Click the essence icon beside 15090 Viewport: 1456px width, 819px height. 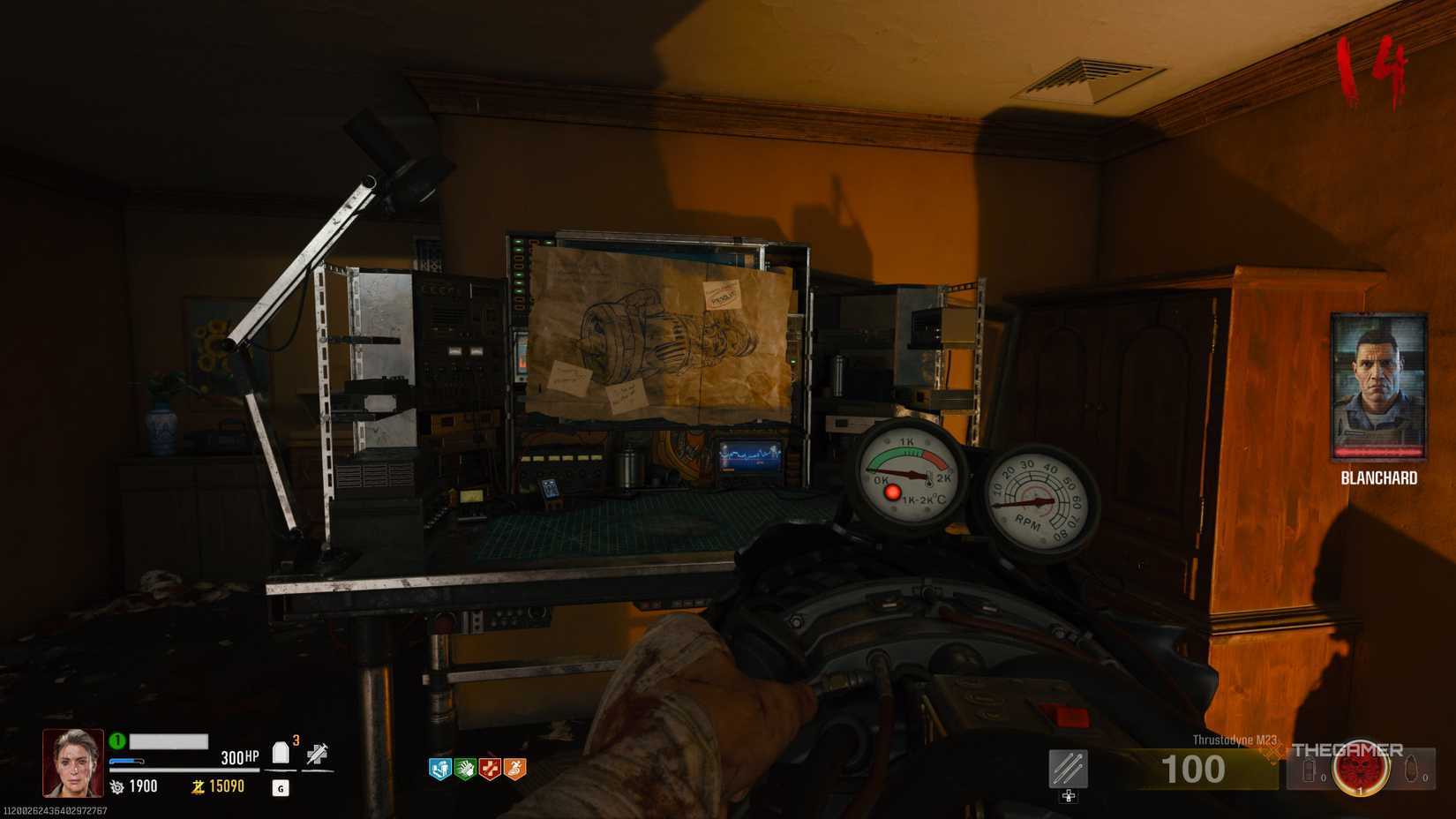198,786
